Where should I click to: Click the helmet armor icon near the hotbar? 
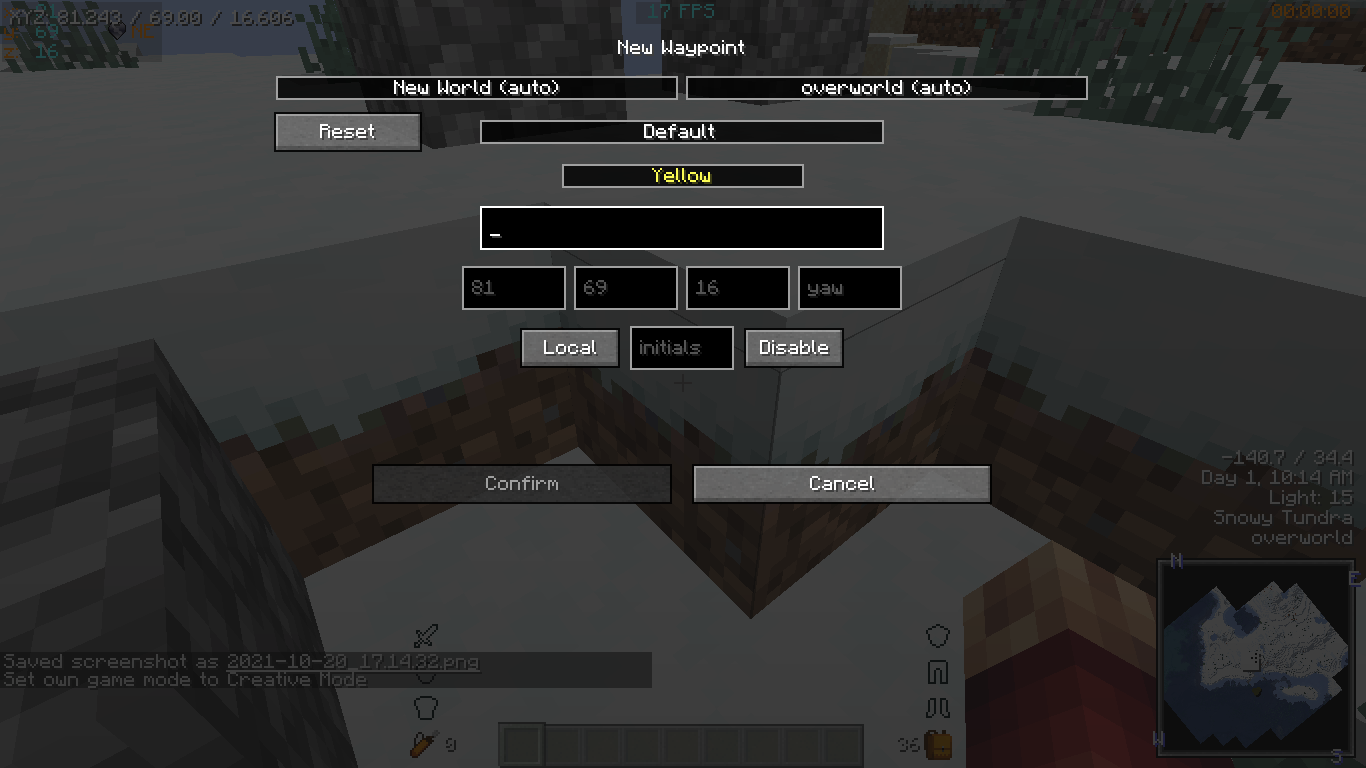[x=937, y=636]
